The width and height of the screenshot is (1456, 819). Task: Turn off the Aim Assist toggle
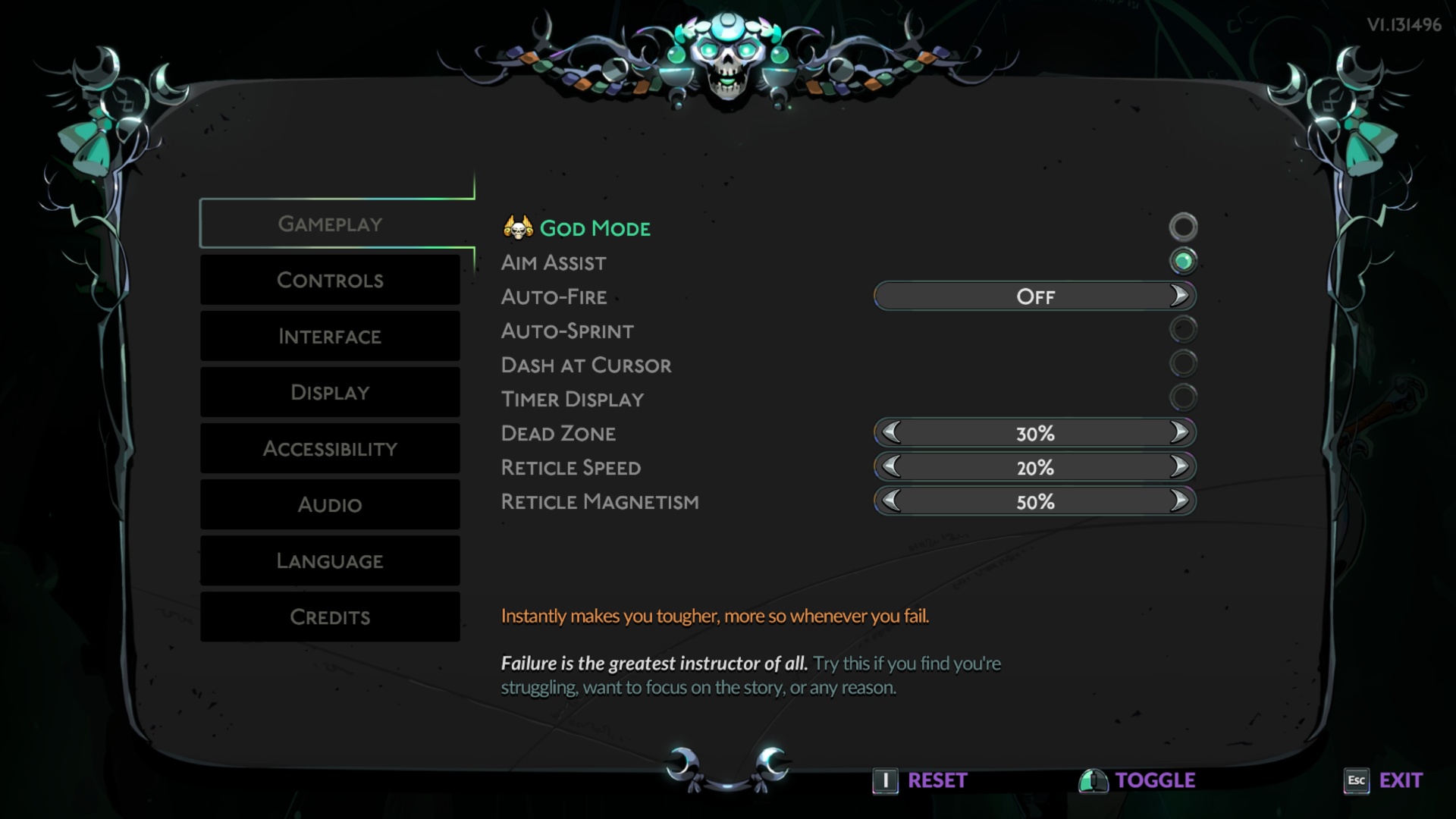coord(1183,261)
